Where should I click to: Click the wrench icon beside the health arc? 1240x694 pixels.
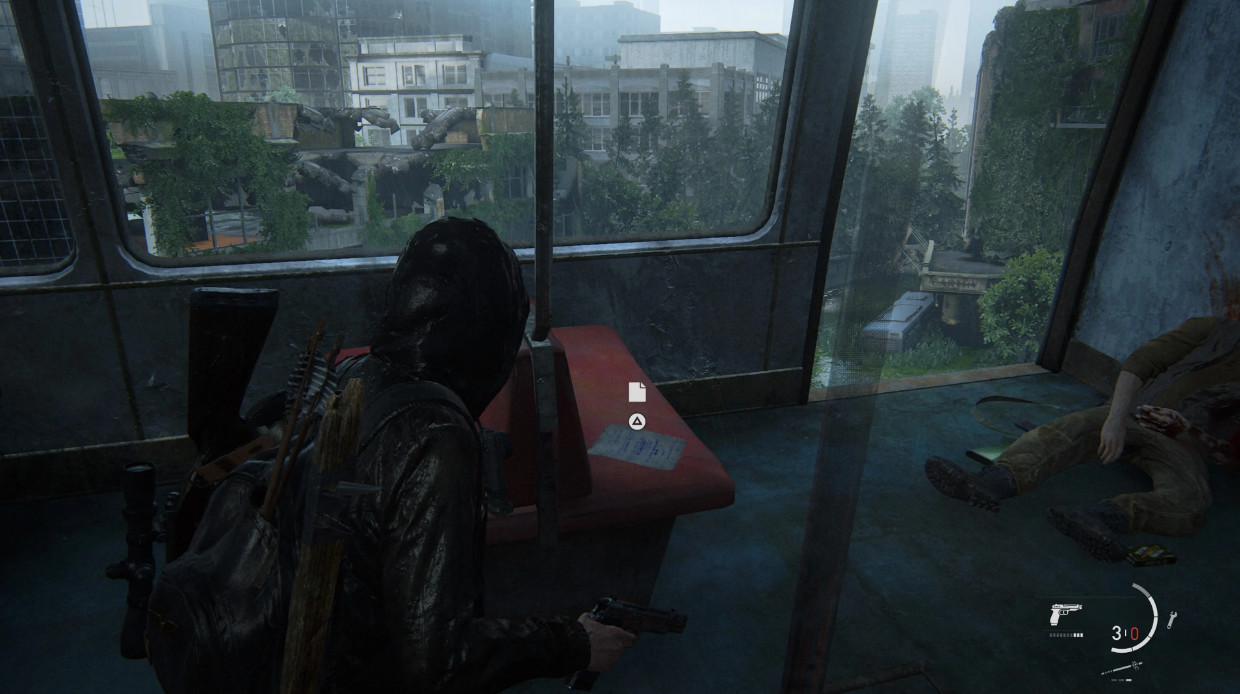tap(1171, 620)
